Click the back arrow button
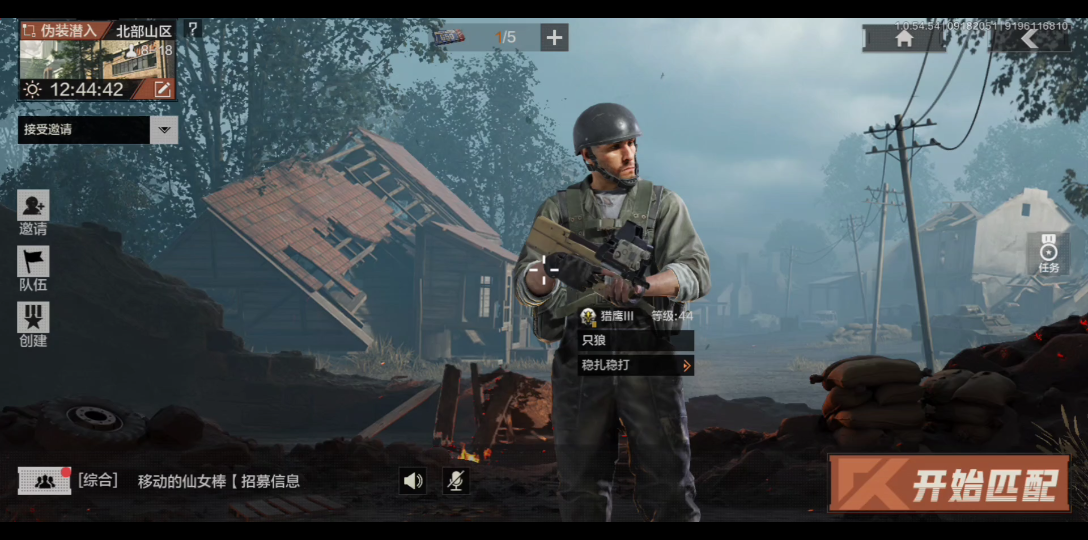 [x=1029, y=38]
